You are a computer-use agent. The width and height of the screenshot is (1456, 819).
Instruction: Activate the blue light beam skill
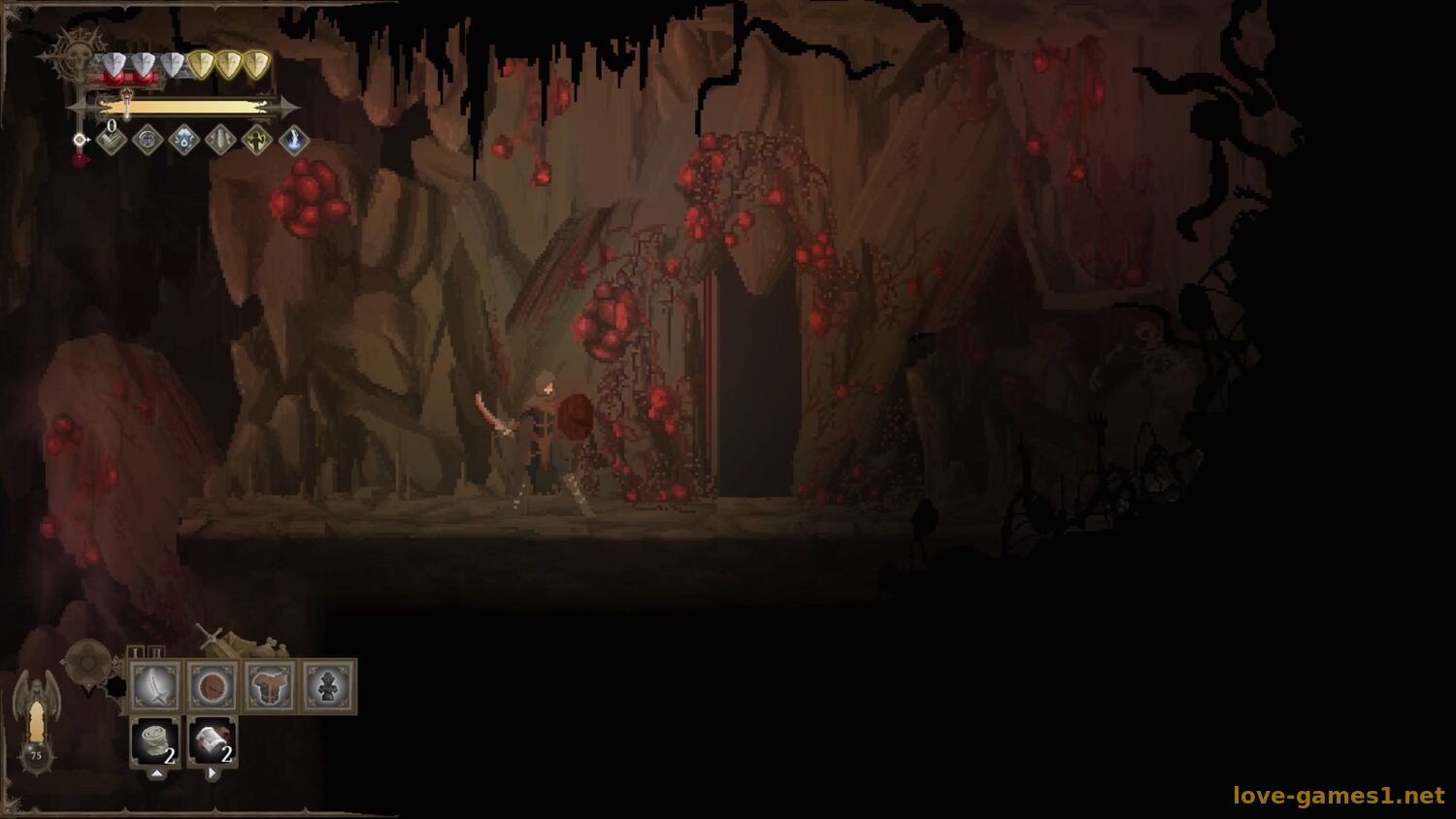(294, 141)
